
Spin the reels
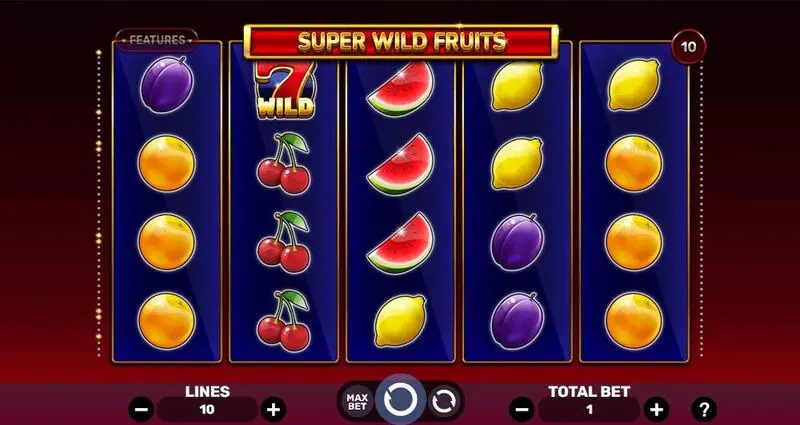[400, 400]
